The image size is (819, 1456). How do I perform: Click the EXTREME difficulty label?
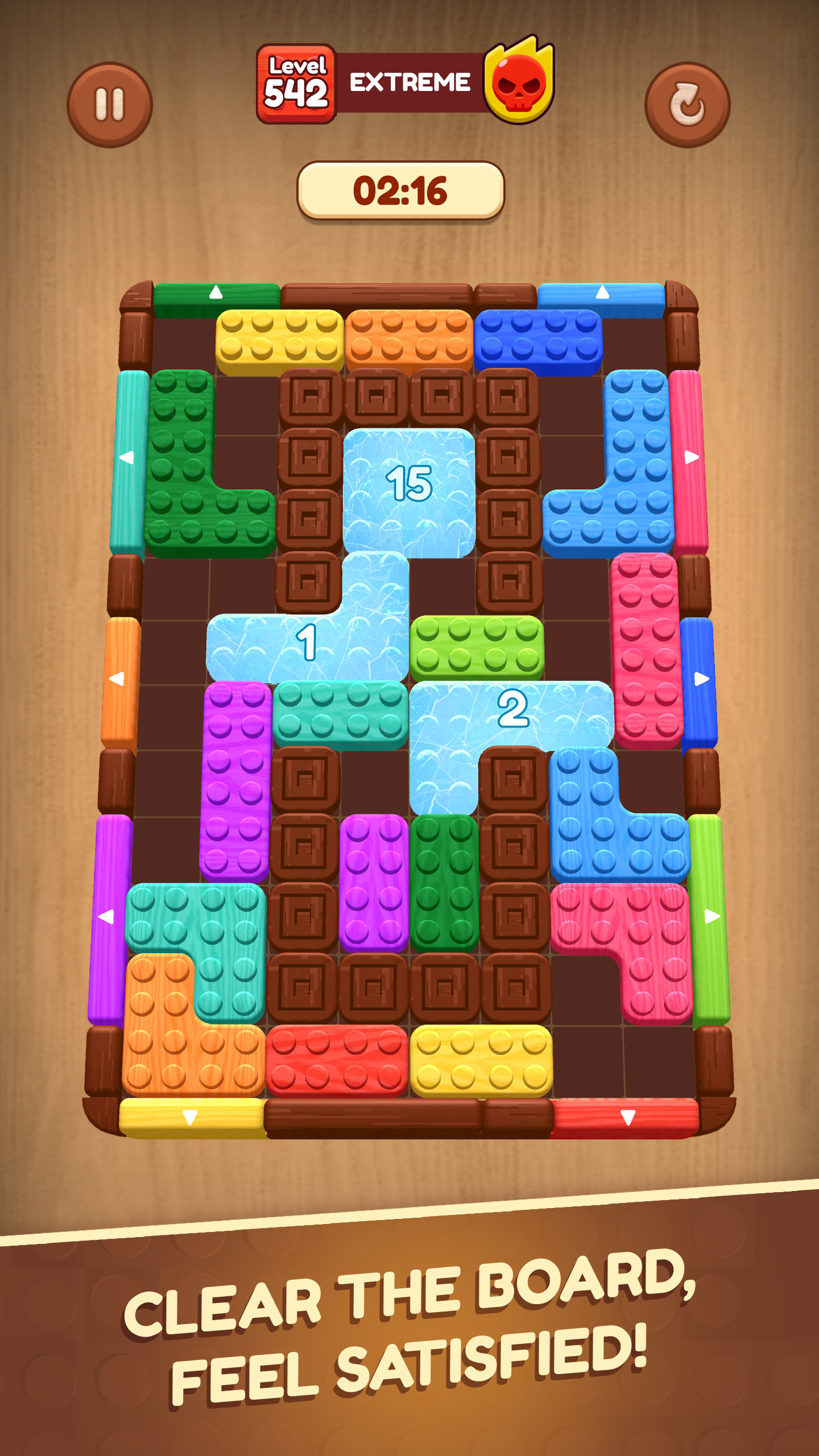click(409, 81)
